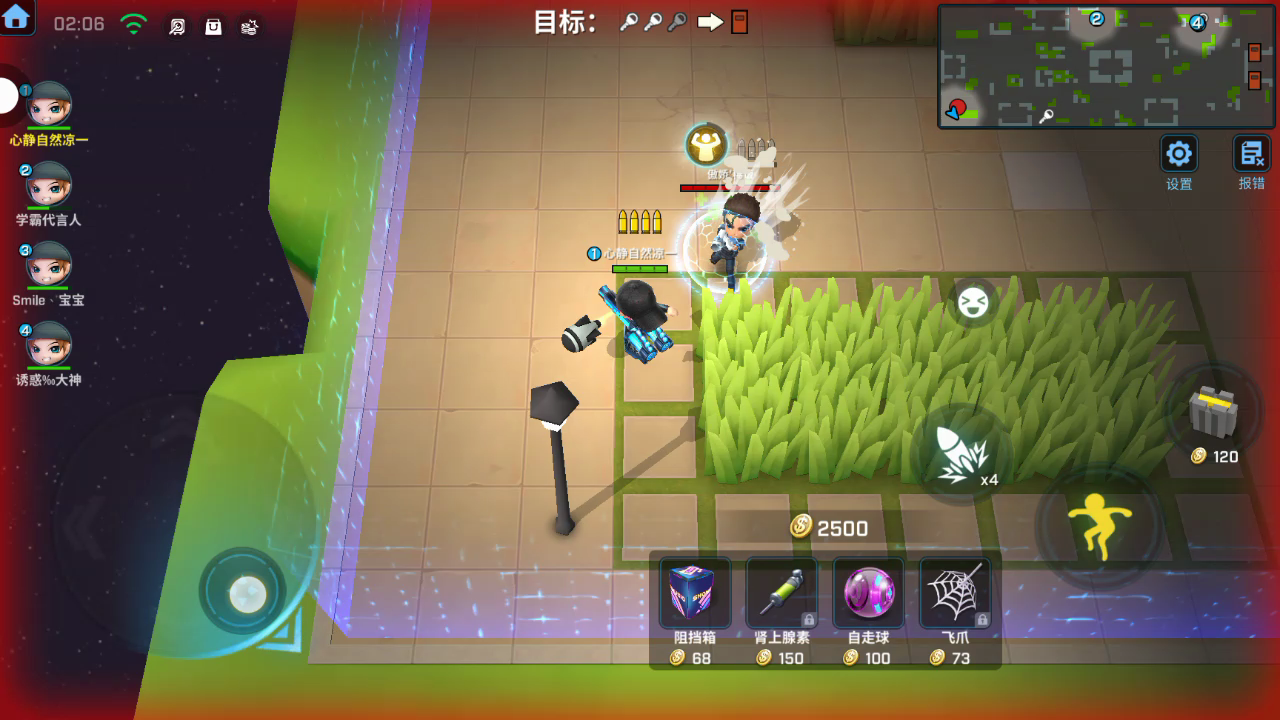This screenshot has width=1280, height=720.
Task: Select teammate 学霸代言人 portrait
Action: point(48,185)
